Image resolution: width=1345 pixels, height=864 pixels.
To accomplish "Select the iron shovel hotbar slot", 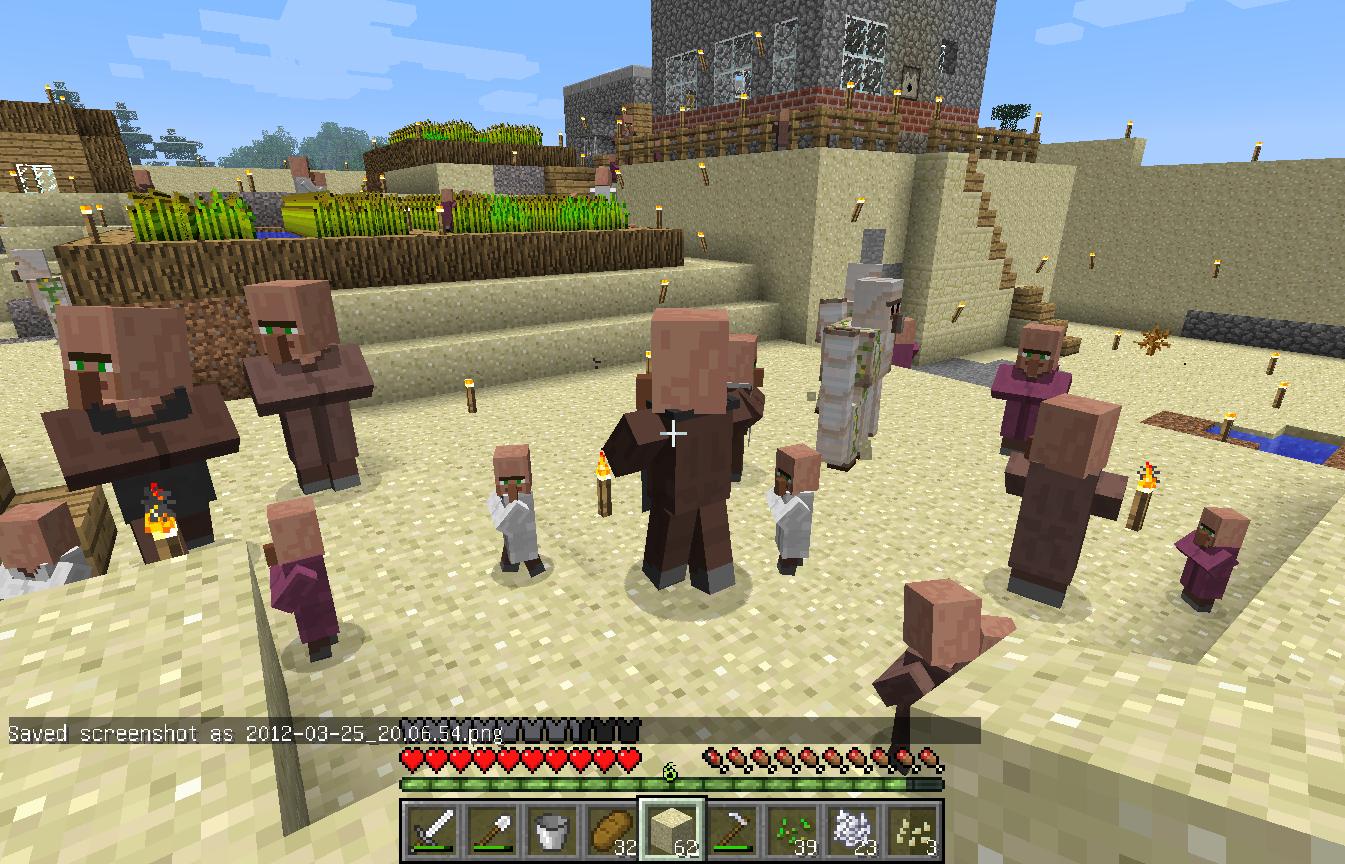I will point(492,829).
